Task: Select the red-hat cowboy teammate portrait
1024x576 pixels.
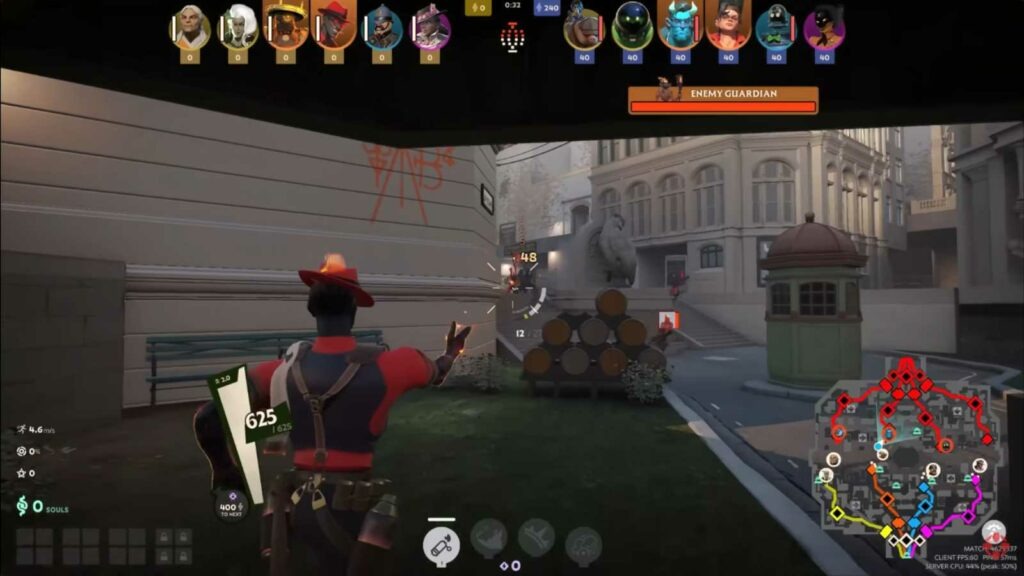Action: (334, 25)
